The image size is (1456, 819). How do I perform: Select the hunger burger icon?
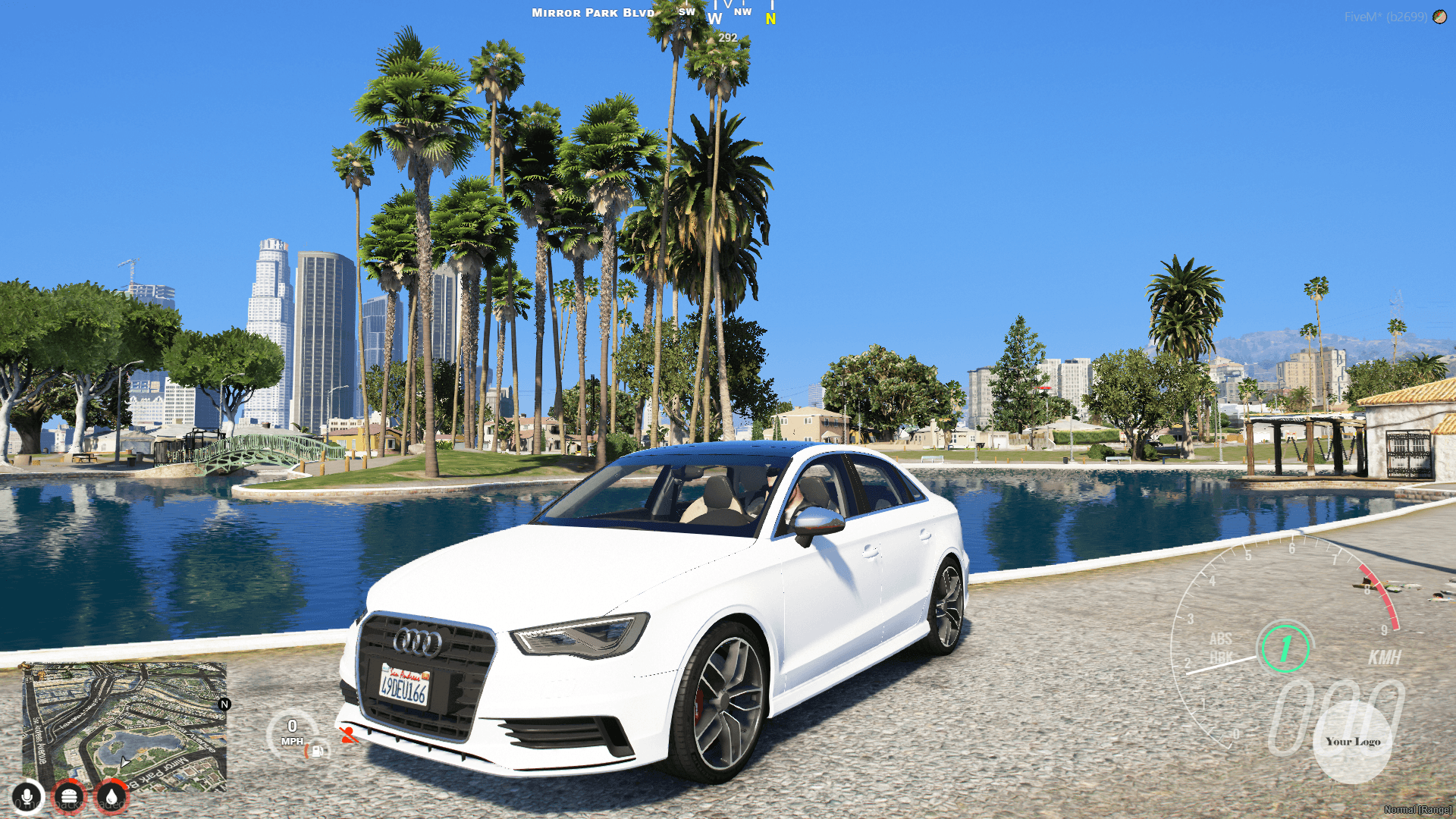click(68, 796)
